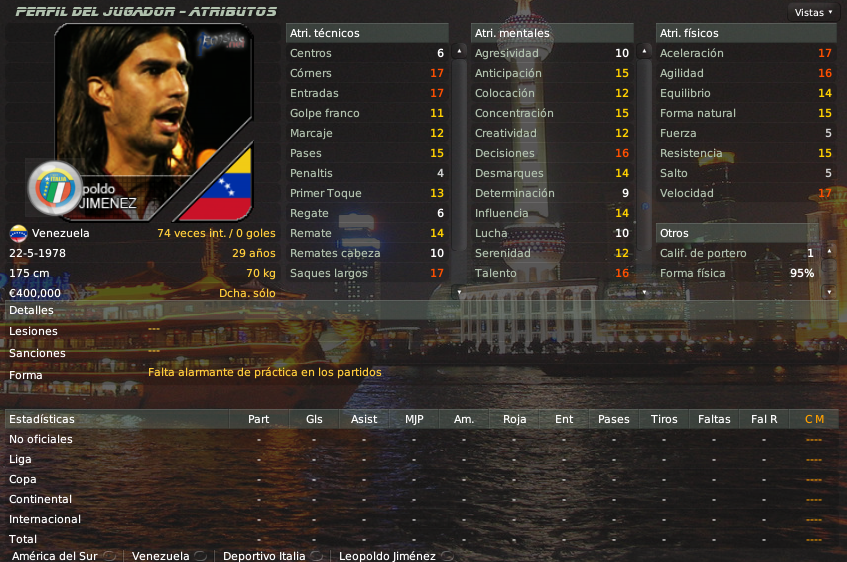Select the Leopoldo Jiménez breadcrumb
Screen dimensions: 847x562
pyautogui.click(x=387, y=556)
